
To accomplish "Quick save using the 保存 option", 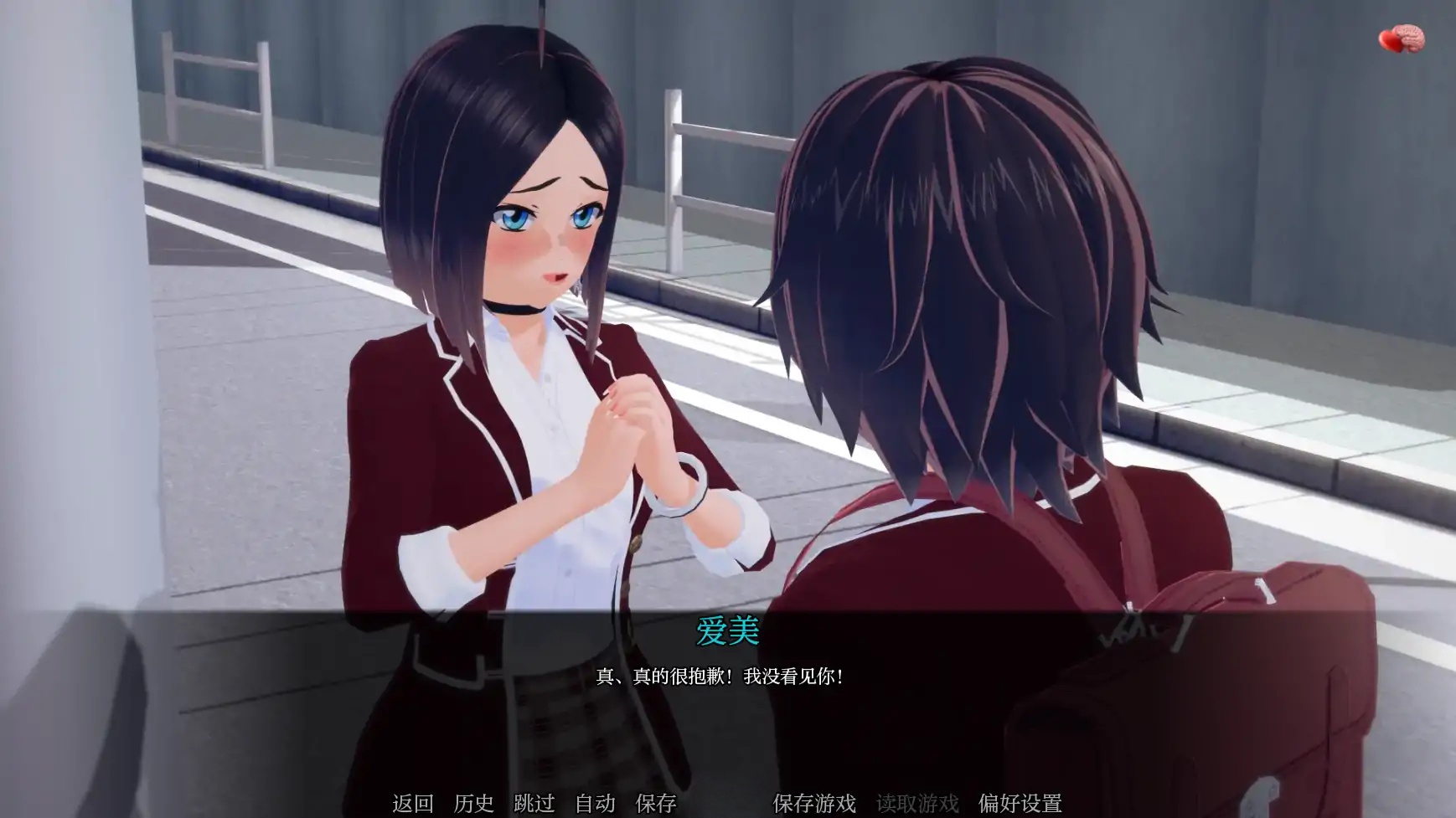I will [x=658, y=801].
